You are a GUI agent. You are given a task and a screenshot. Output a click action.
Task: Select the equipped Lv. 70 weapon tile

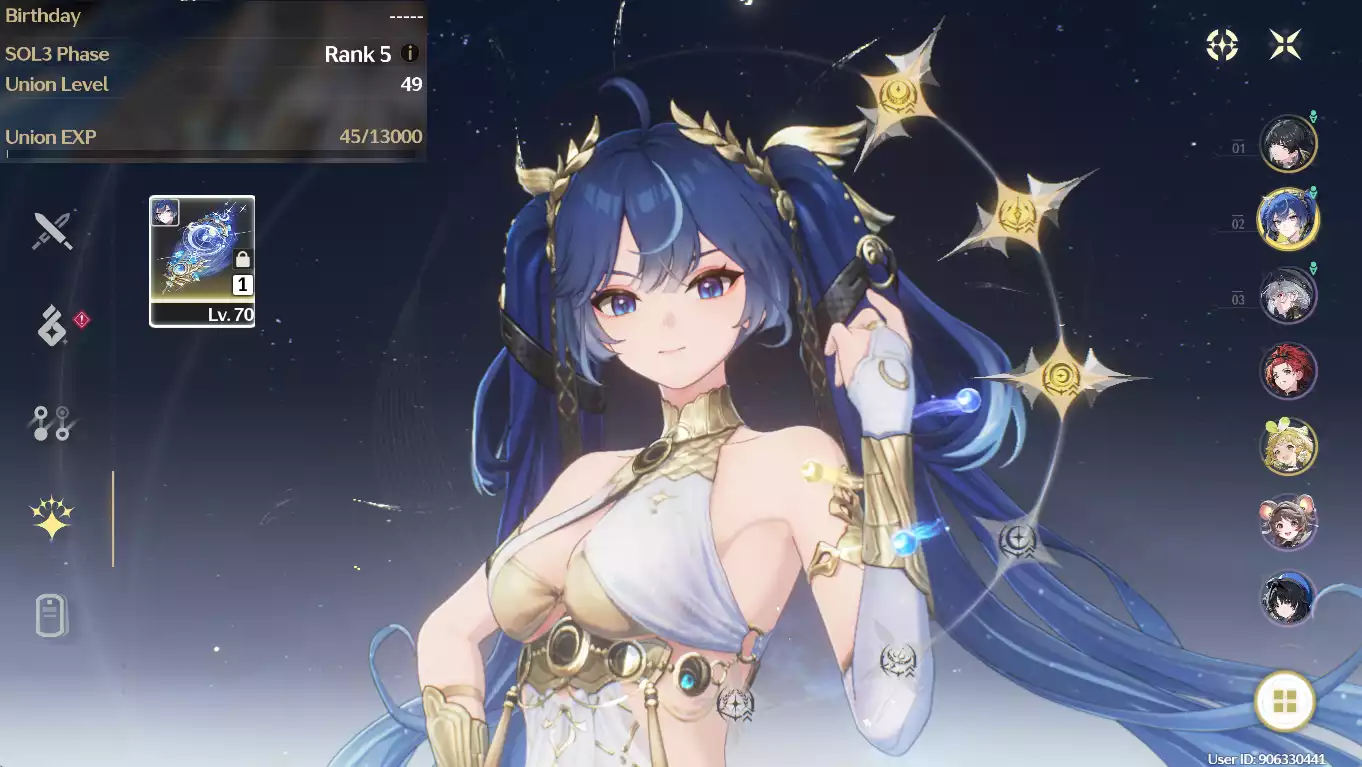(202, 261)
